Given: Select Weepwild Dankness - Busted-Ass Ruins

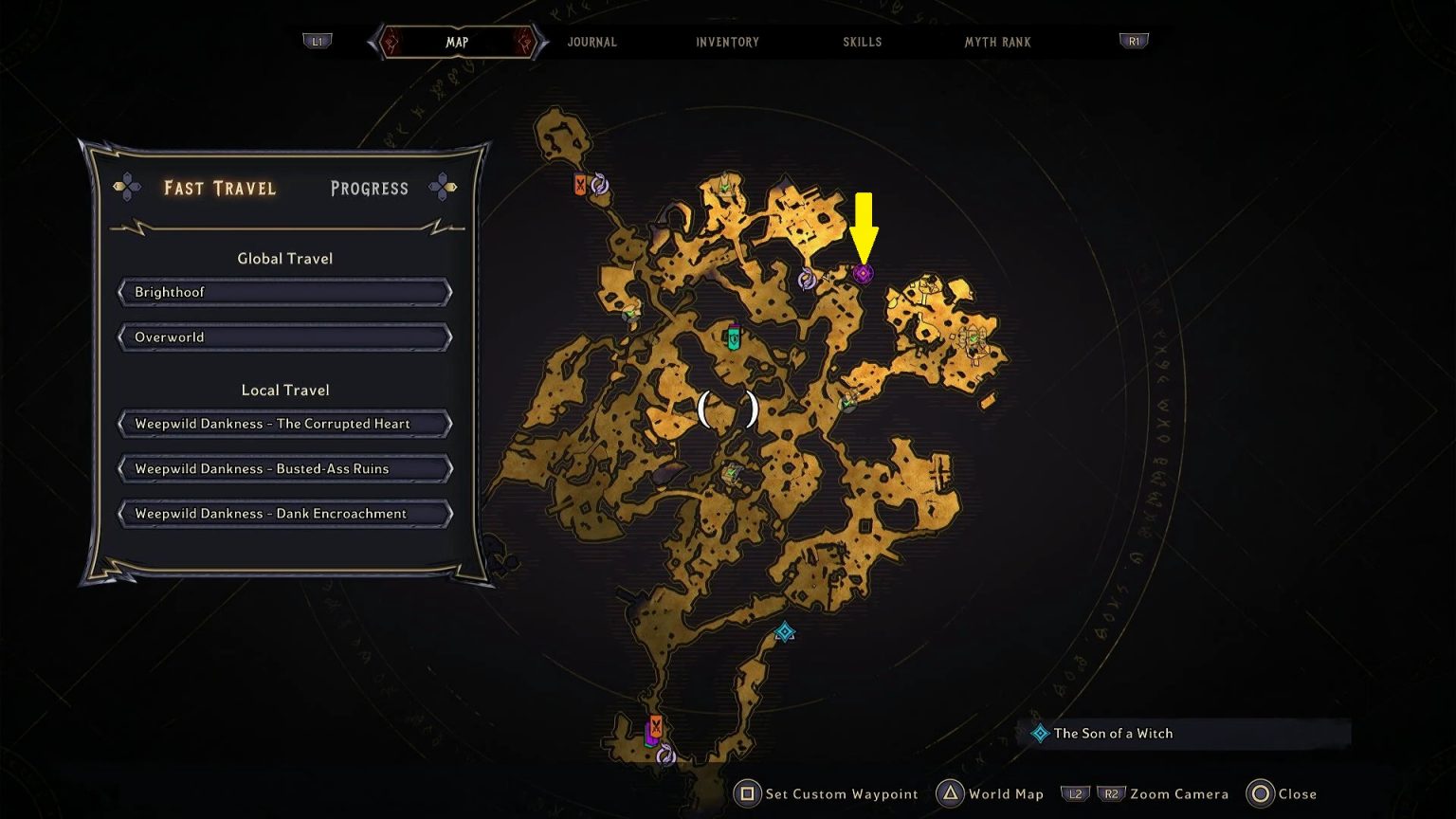Looking at the screenshot, I should coord(284,468).
